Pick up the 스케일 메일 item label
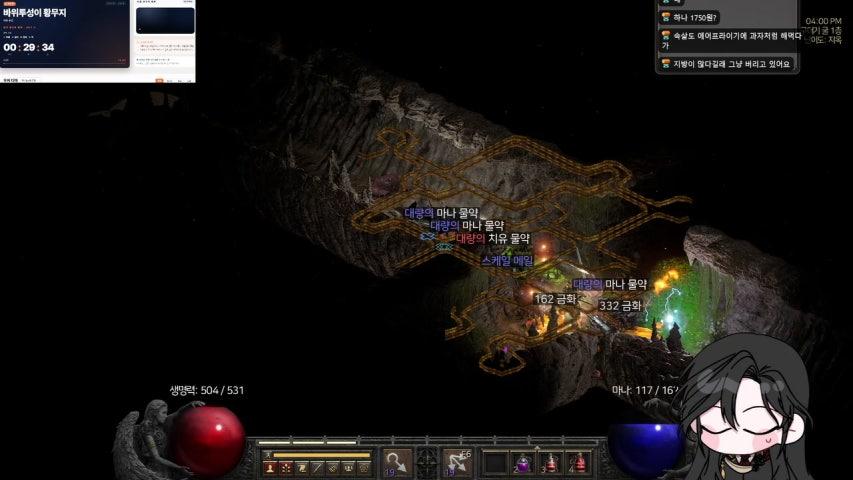The height and width of the screenshot is (480, 853). (x=507, y=260)
